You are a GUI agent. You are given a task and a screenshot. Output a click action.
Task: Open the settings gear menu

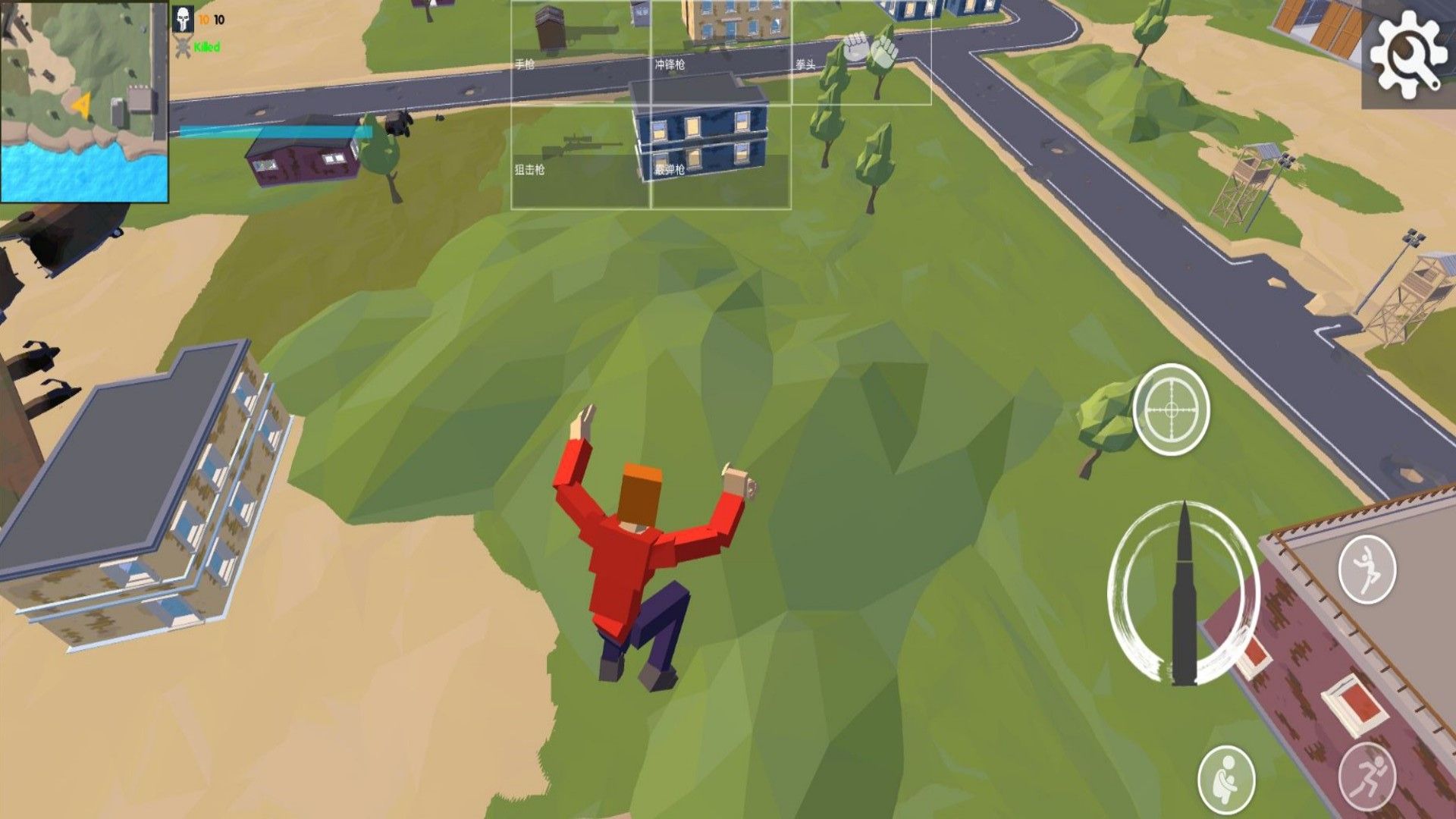tap(1408, 54)
